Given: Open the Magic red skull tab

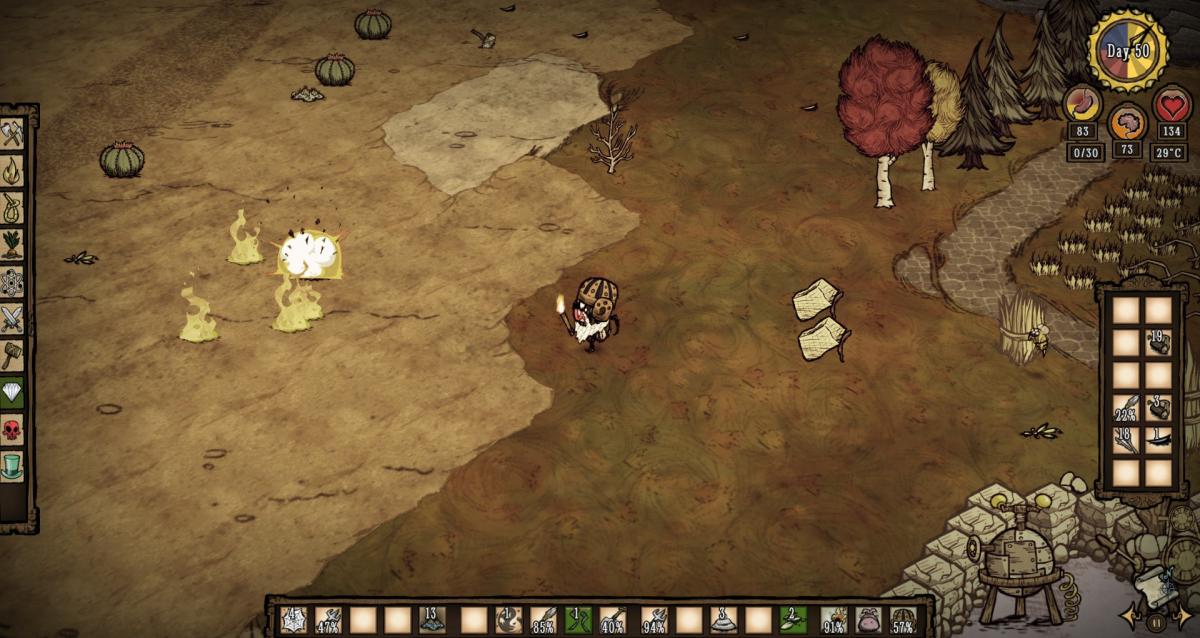Looking at the screenshot, I should pos(12,431).
